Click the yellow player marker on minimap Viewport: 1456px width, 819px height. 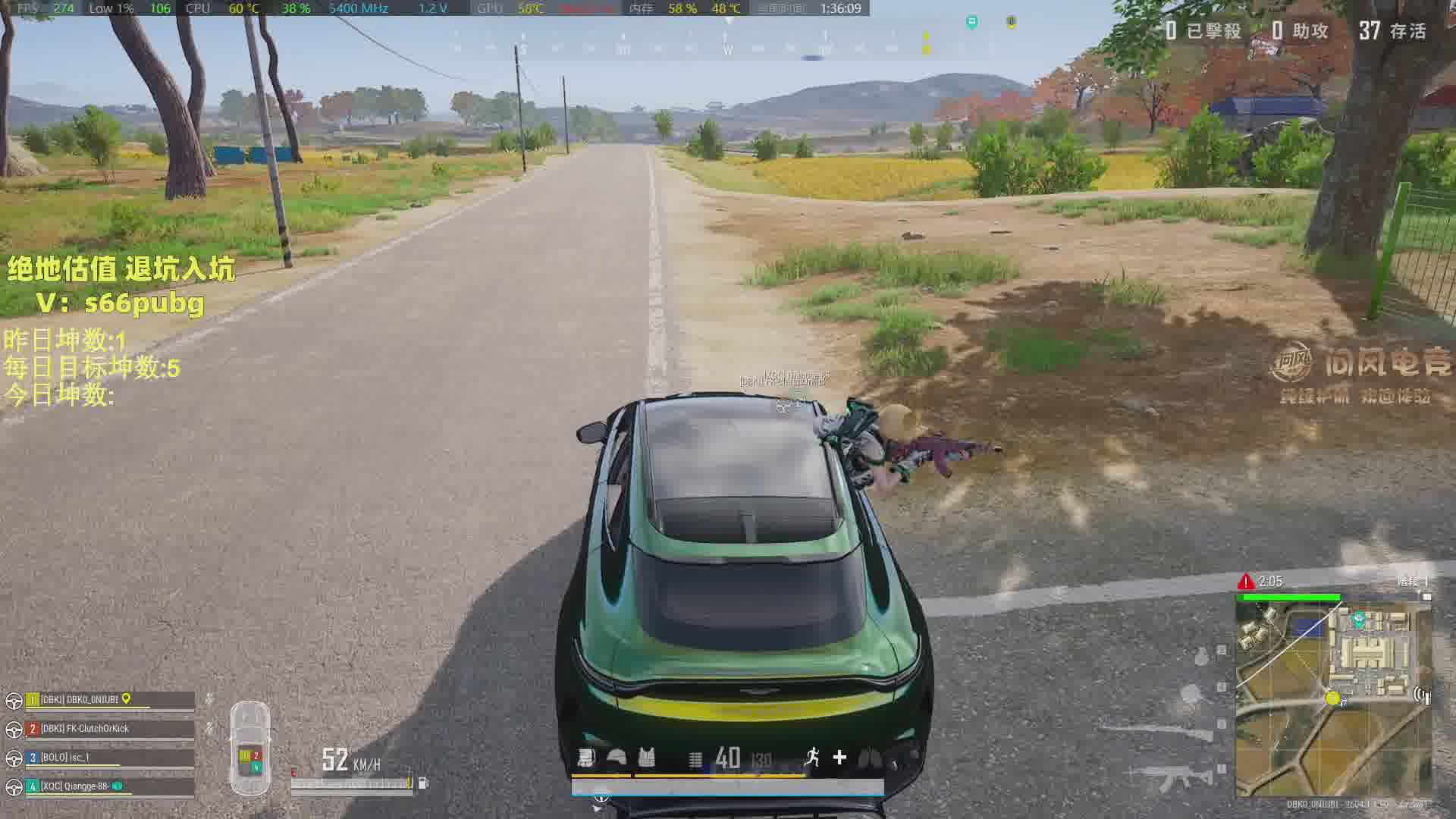click(x=1332, y=698)
